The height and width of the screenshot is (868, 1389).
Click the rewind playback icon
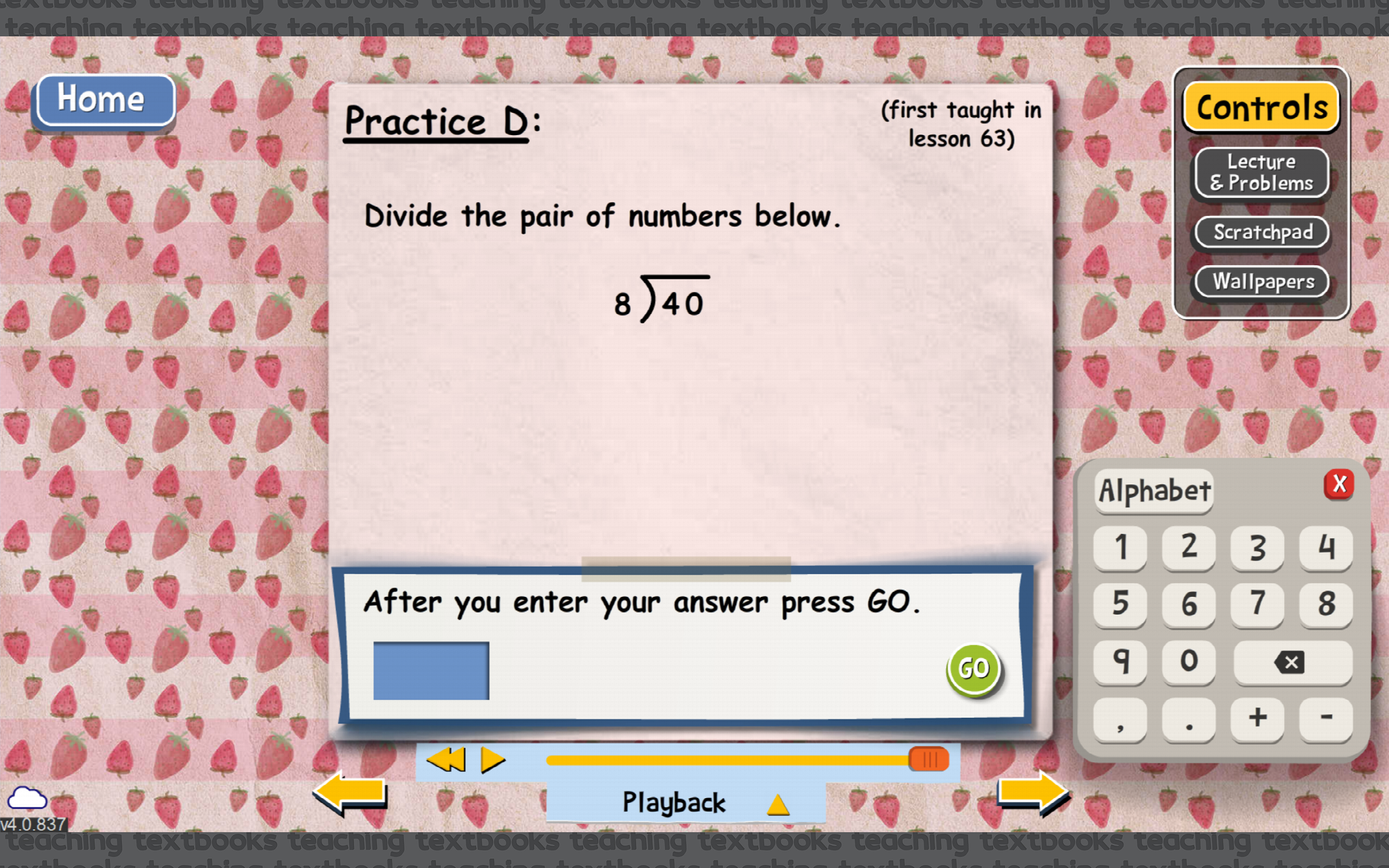(447, 759)
